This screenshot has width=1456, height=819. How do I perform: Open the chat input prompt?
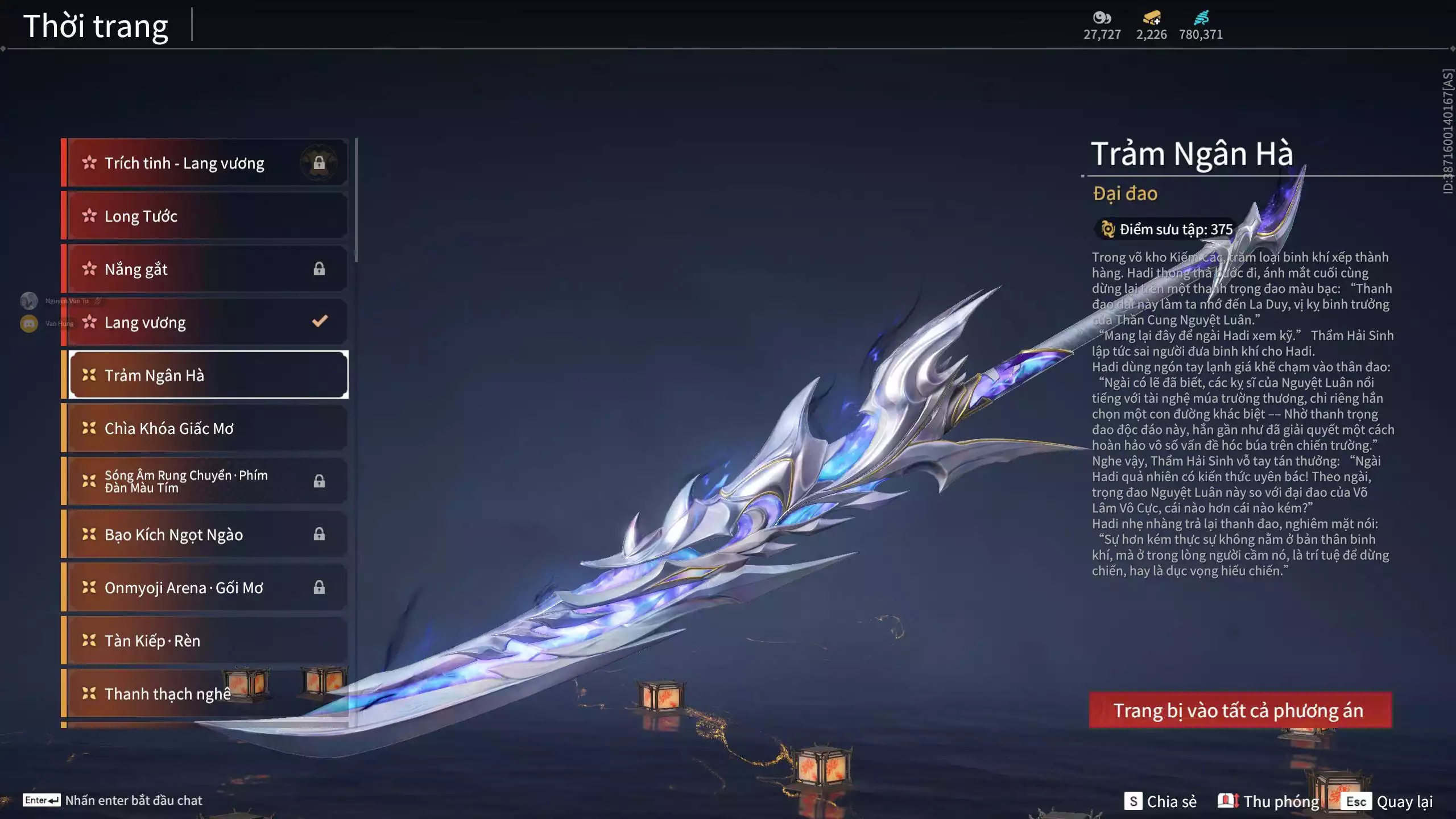(x=113, y=800)
